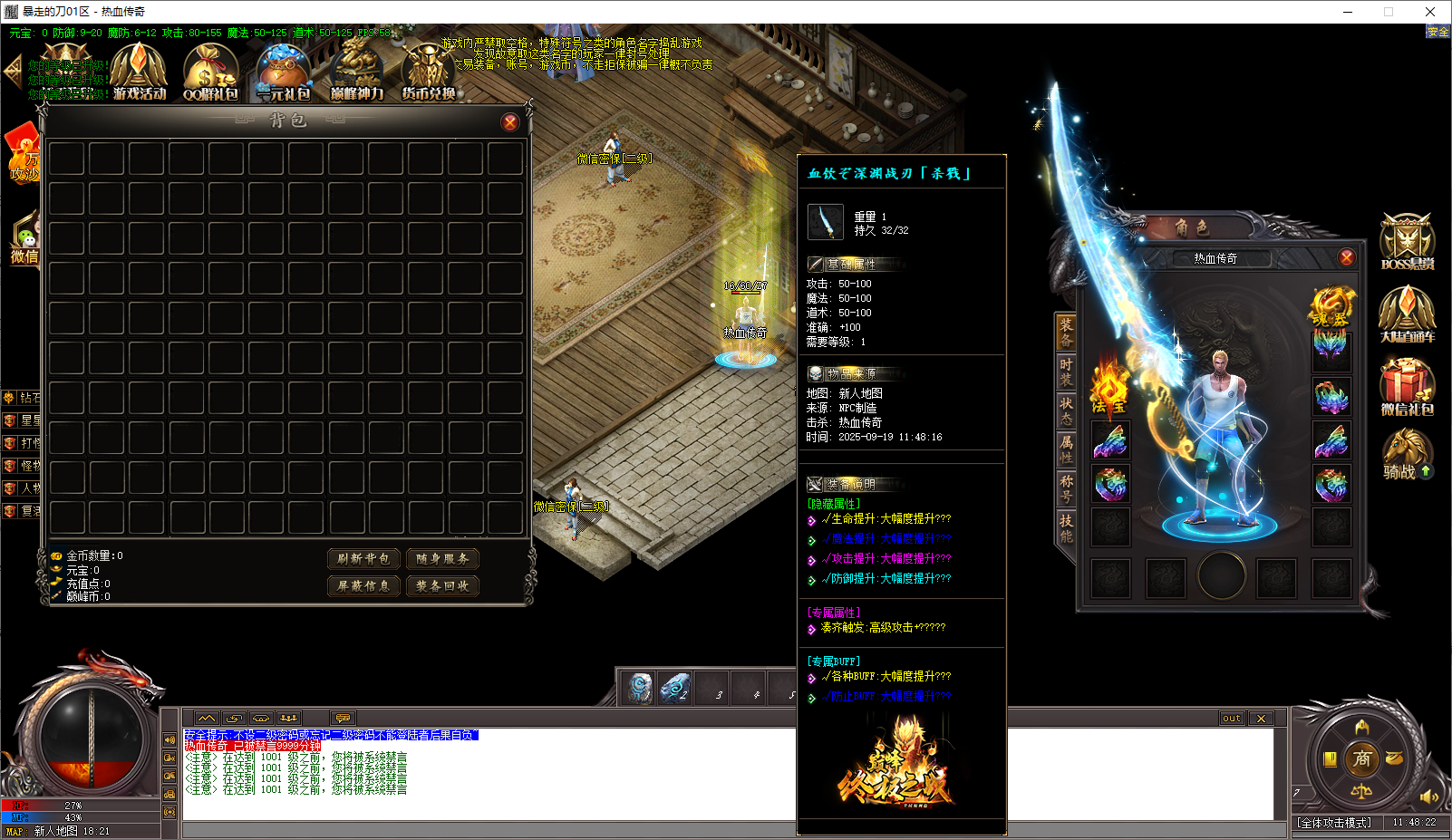Open the 一元礼包 one-yuan gift bag

284,72
